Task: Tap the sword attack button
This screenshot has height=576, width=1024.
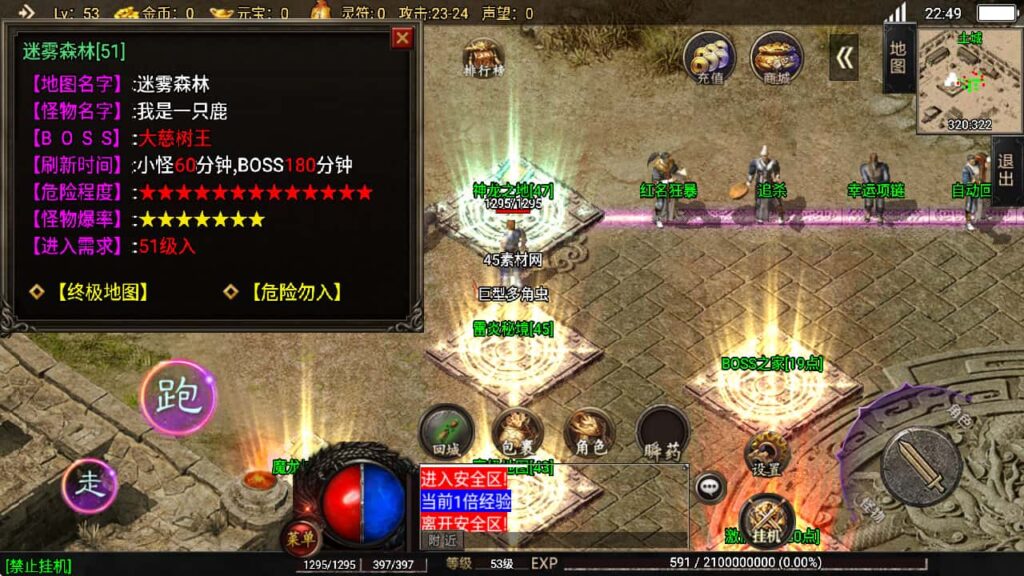Action: 921,467
